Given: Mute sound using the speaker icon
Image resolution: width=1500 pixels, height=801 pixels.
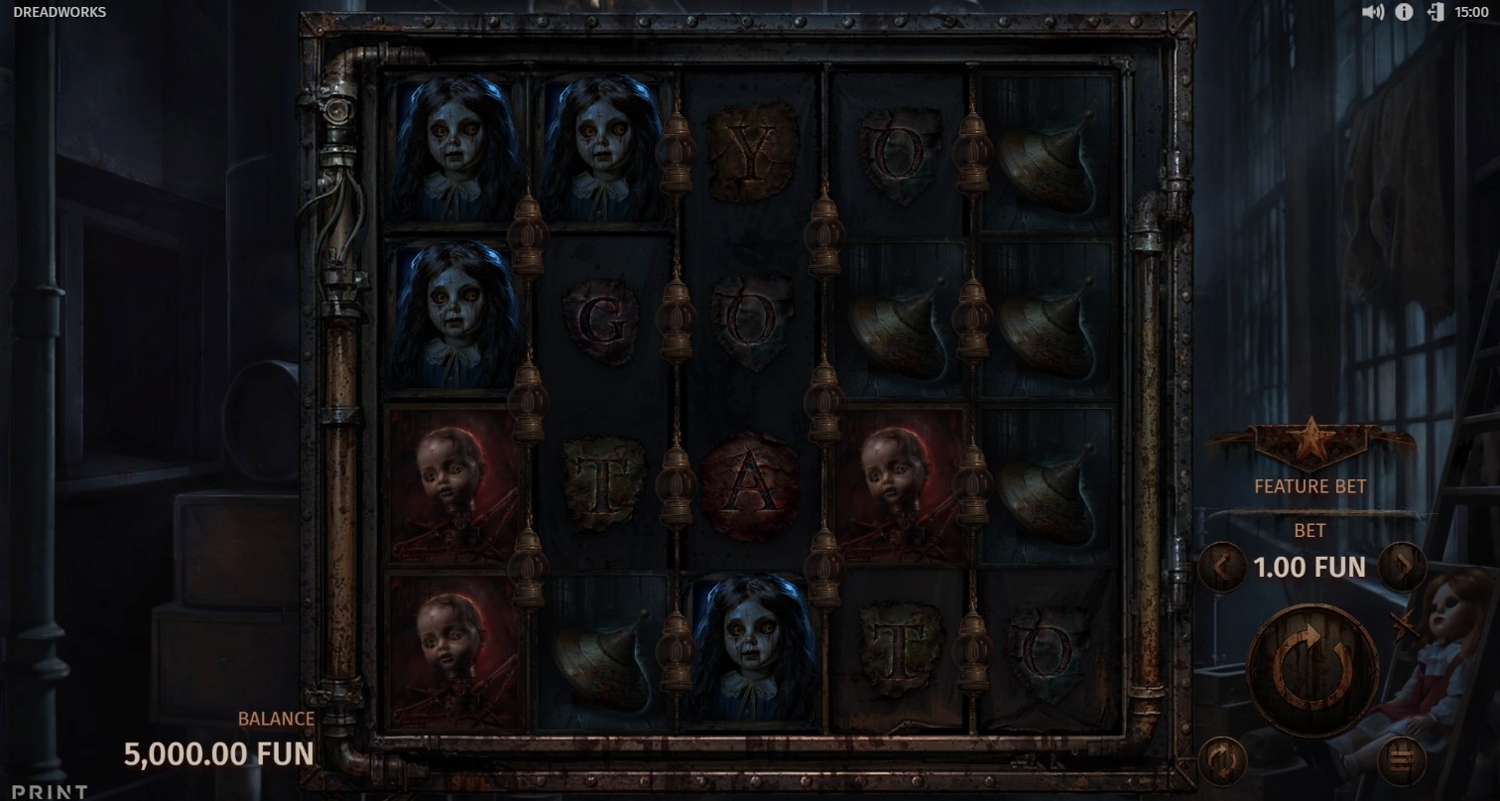Looking at the screenshot, I should point(1373,12).
